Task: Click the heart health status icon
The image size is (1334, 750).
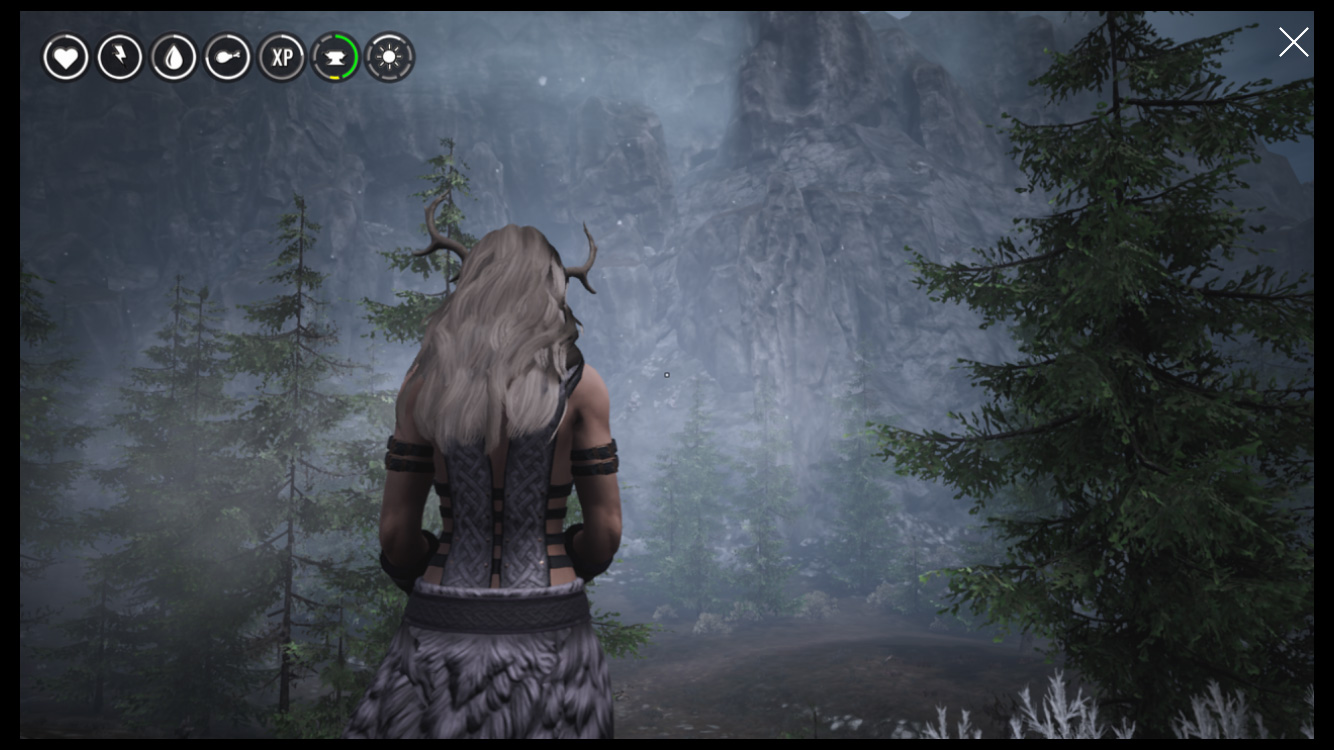Action: (x=66, y=58)
